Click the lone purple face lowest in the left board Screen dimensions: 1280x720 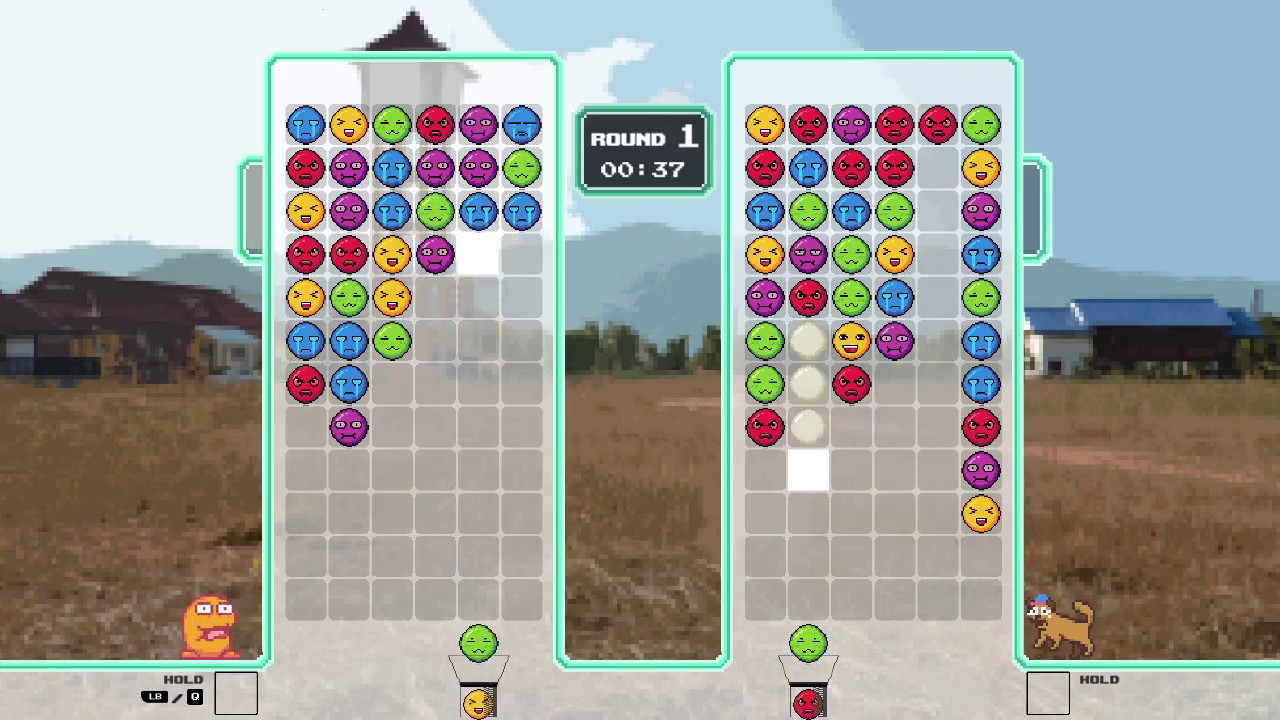(348, 426)
